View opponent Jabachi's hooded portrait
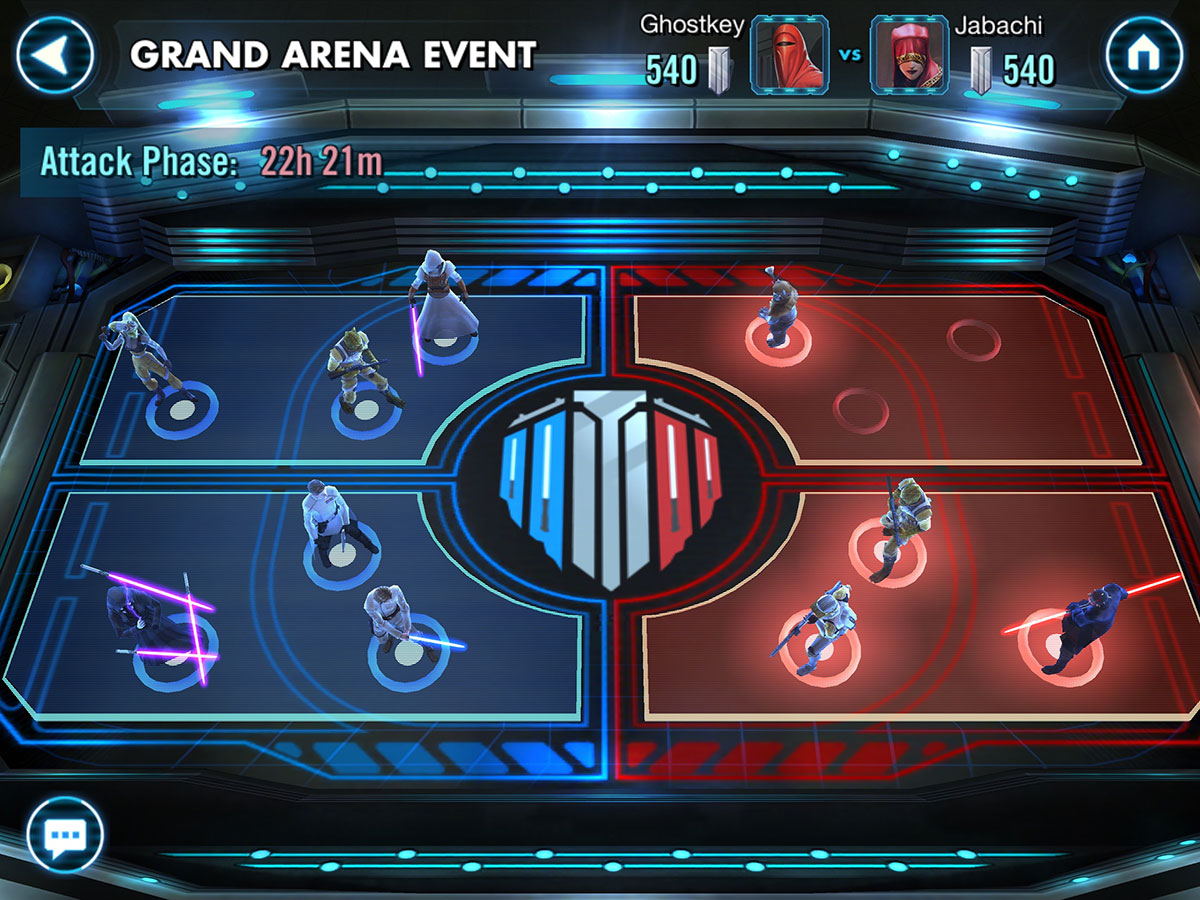This screenshot has width=1200, height=900. click(908, 55)
